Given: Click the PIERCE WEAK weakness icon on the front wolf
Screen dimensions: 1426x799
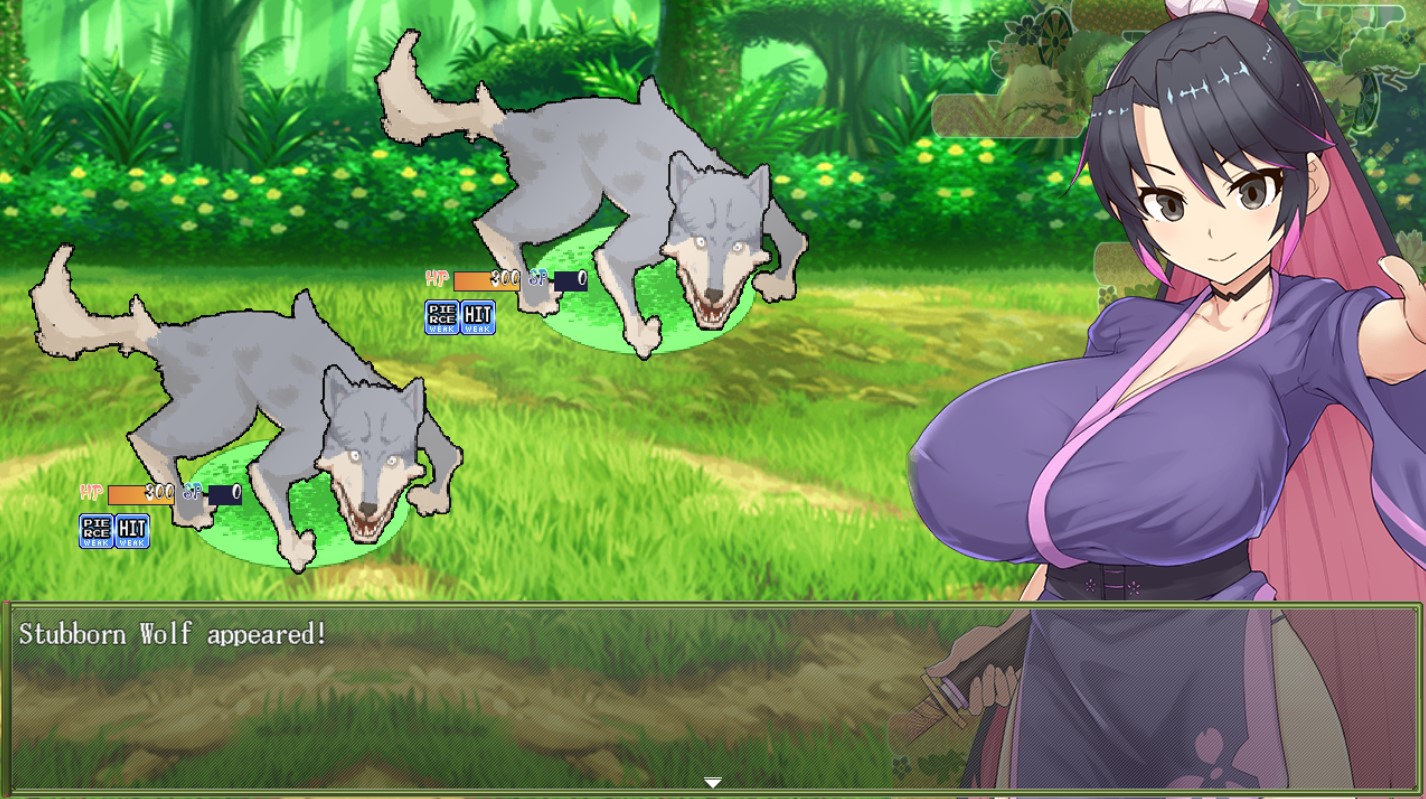Looking at the screenshot, I should coord(95,531).
